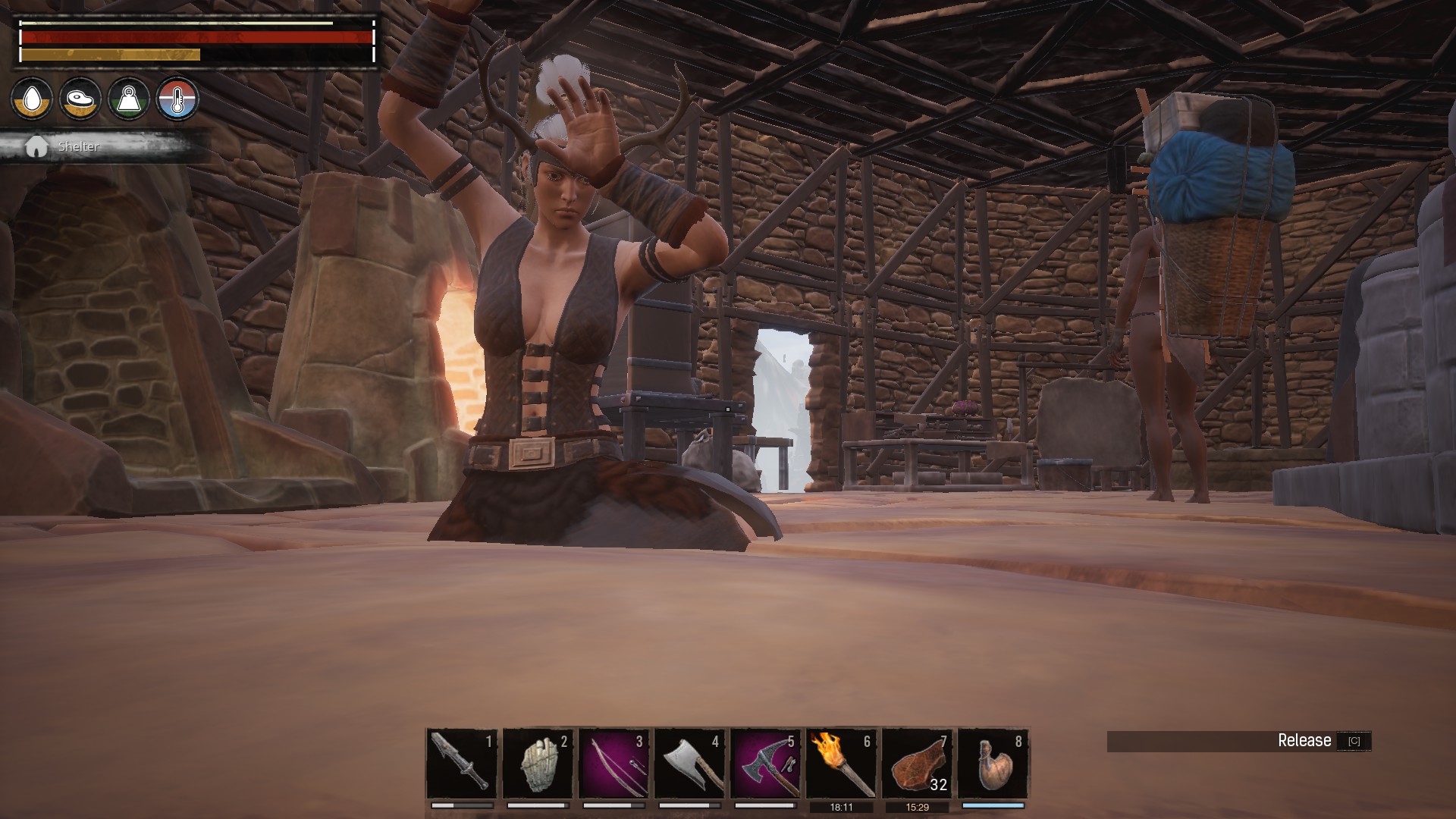Eat the raw meat stack of 32
This screenshot has height=819, width=1456.
917,763
